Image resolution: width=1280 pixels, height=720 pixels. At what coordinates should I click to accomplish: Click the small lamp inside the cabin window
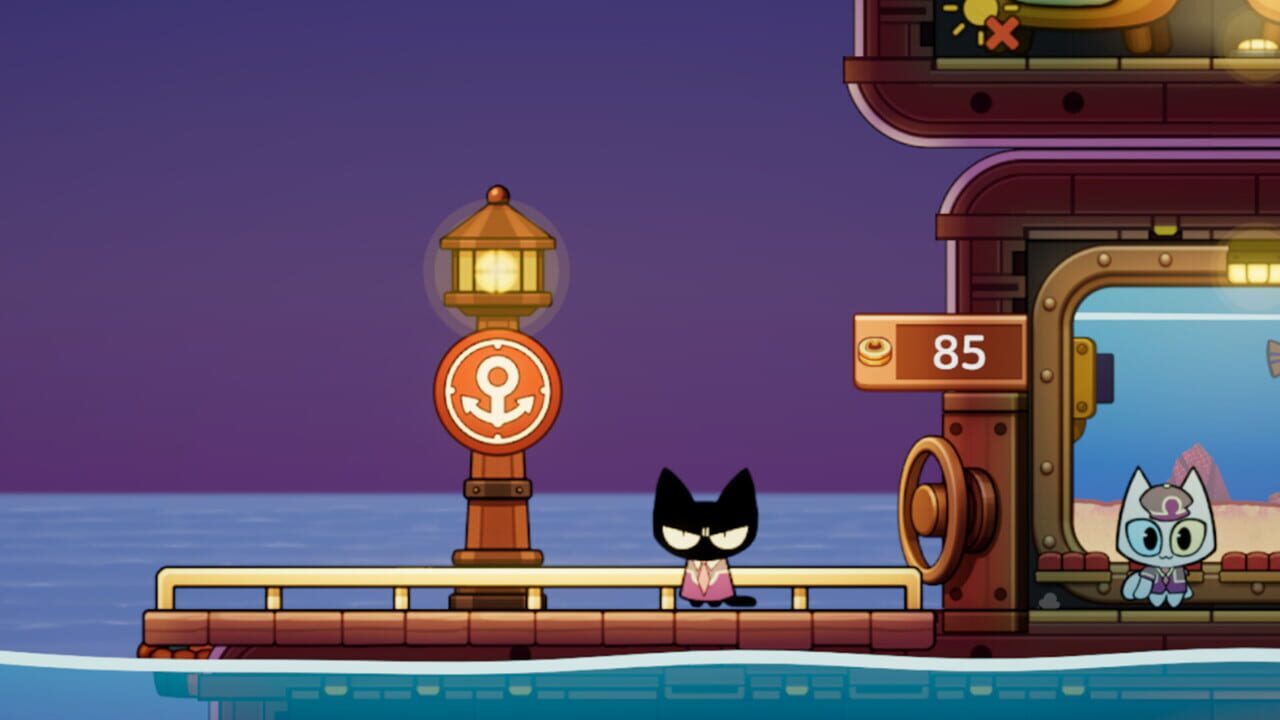click(x=1255, y=270)
